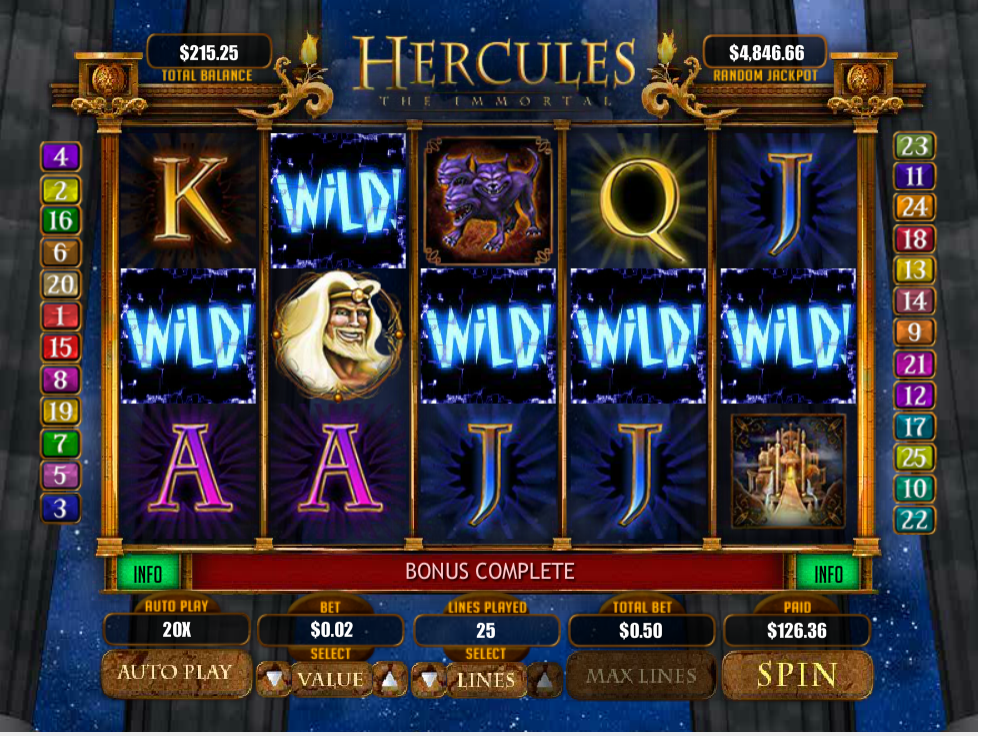This screenshot has width=982, height=736.
Task: Select payline number 25 marker
Action: 914,458
